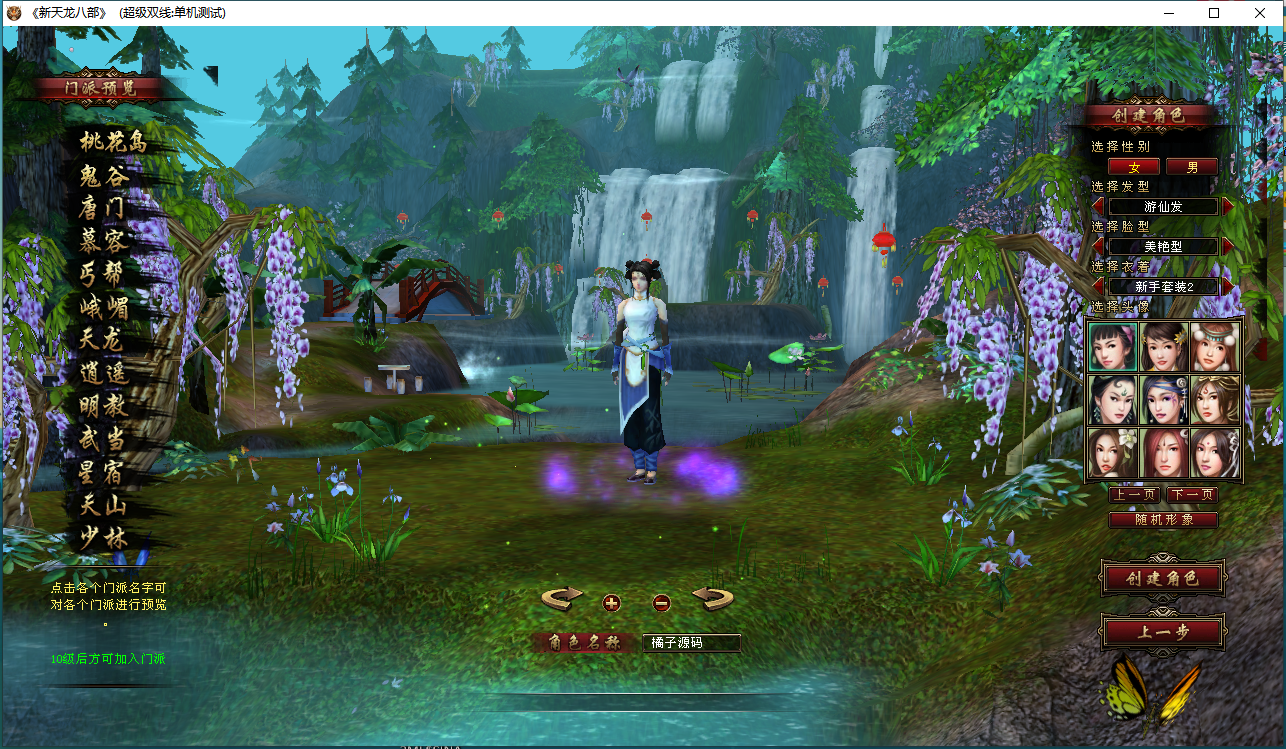Select male gender 男
Viewport: 1286px width, 749px height.
coord(1192,167)
